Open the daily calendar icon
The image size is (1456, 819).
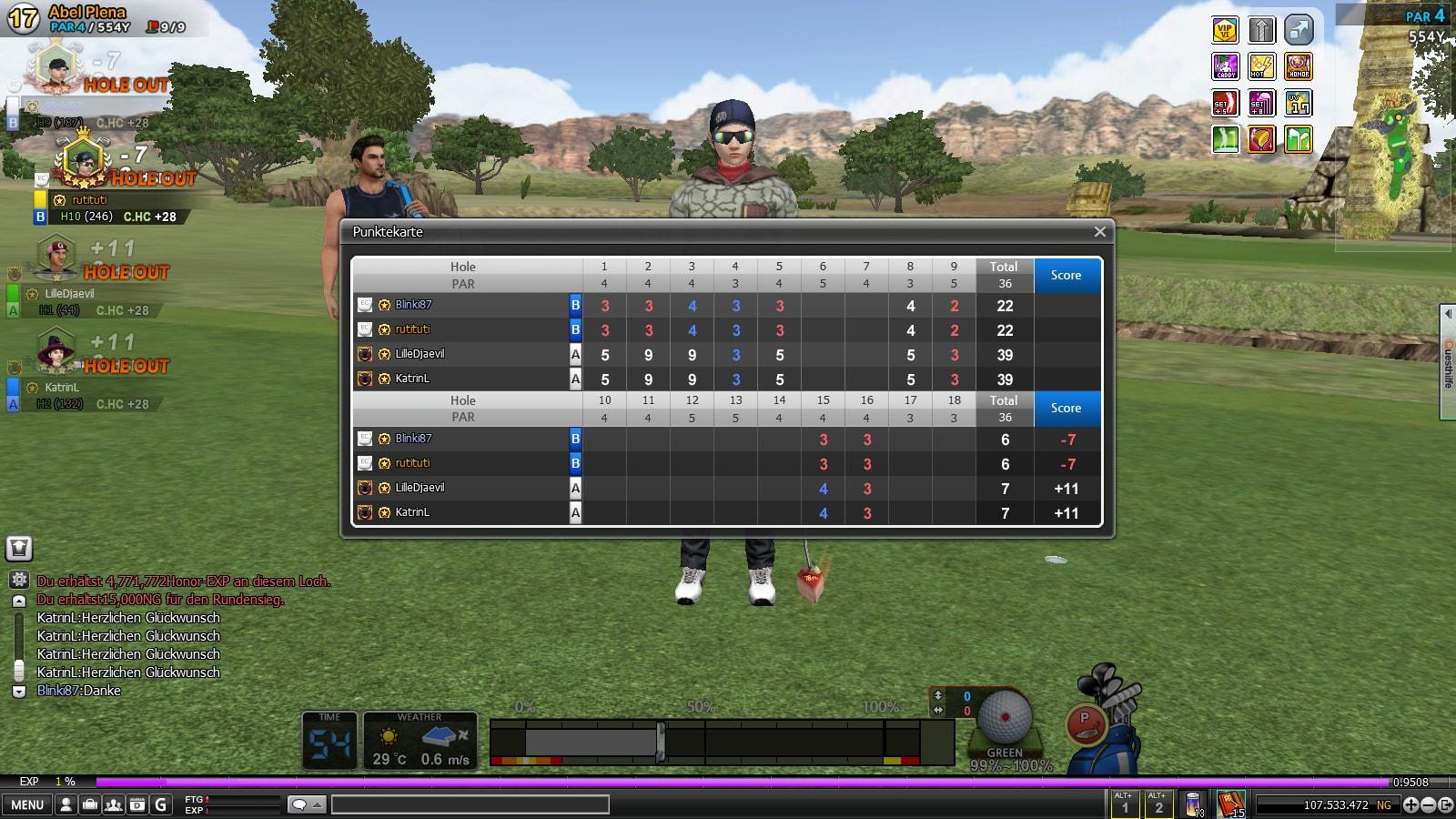tap(136, 804)
